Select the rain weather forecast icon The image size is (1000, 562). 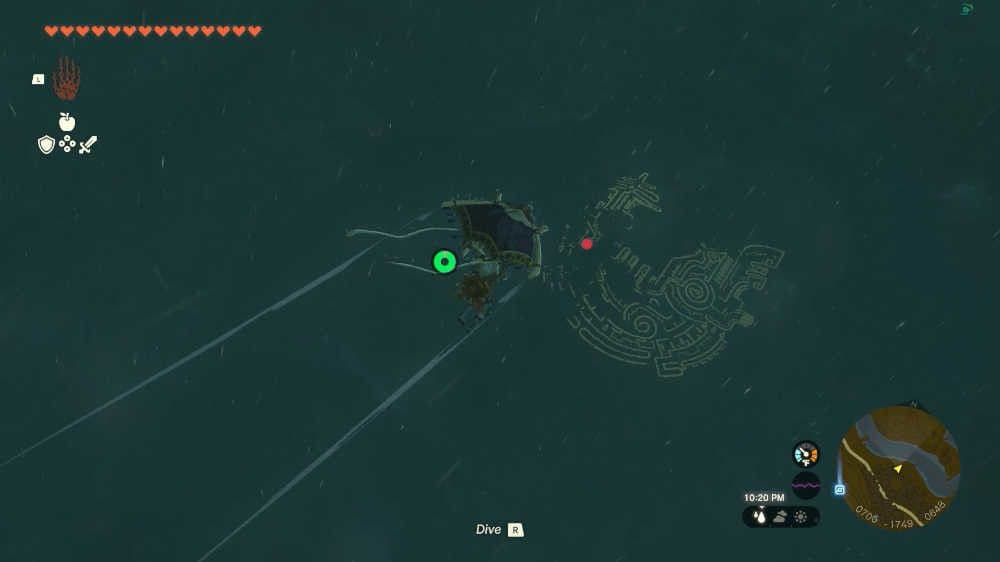(x=759, y=517)
